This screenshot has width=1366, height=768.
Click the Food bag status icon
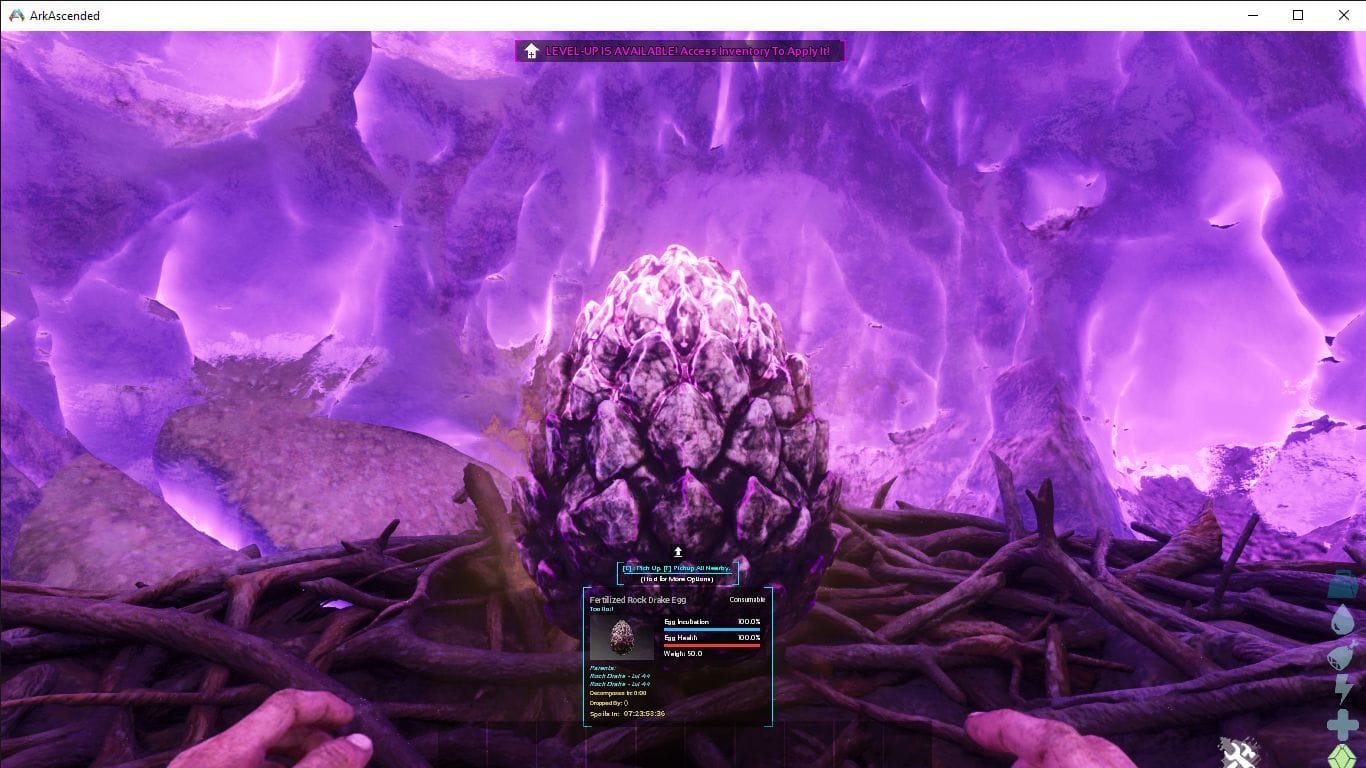pyautogui.click(x=1342, y=655)
